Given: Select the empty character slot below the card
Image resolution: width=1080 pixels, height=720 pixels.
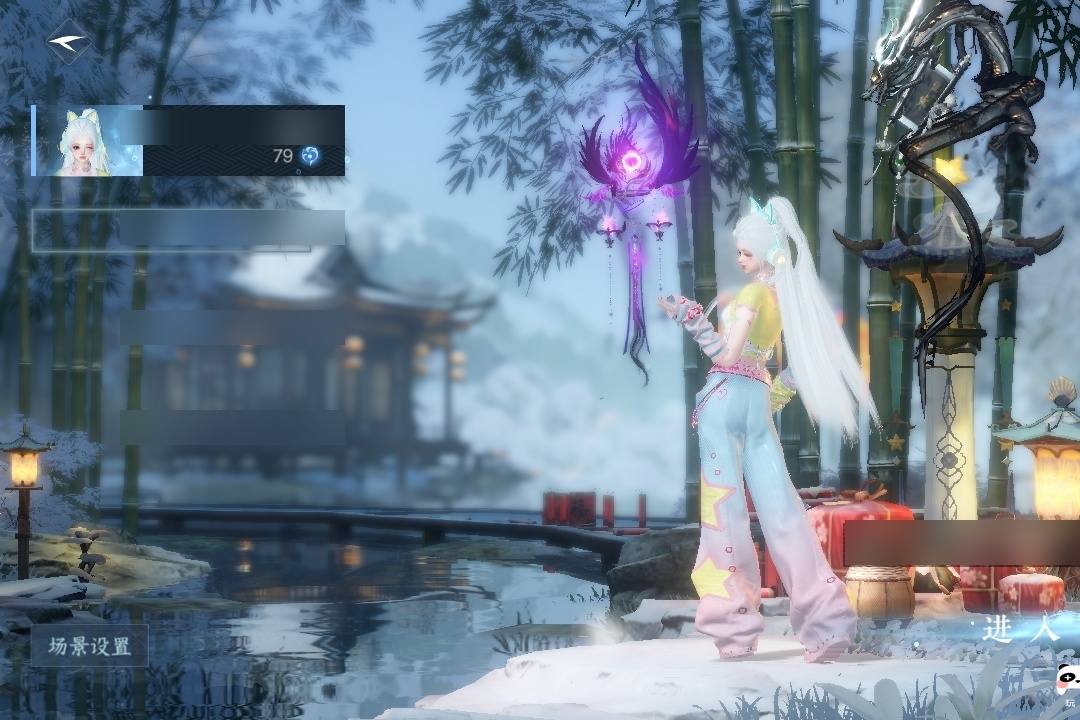Looking at the screenshot, I should (189, 229).
